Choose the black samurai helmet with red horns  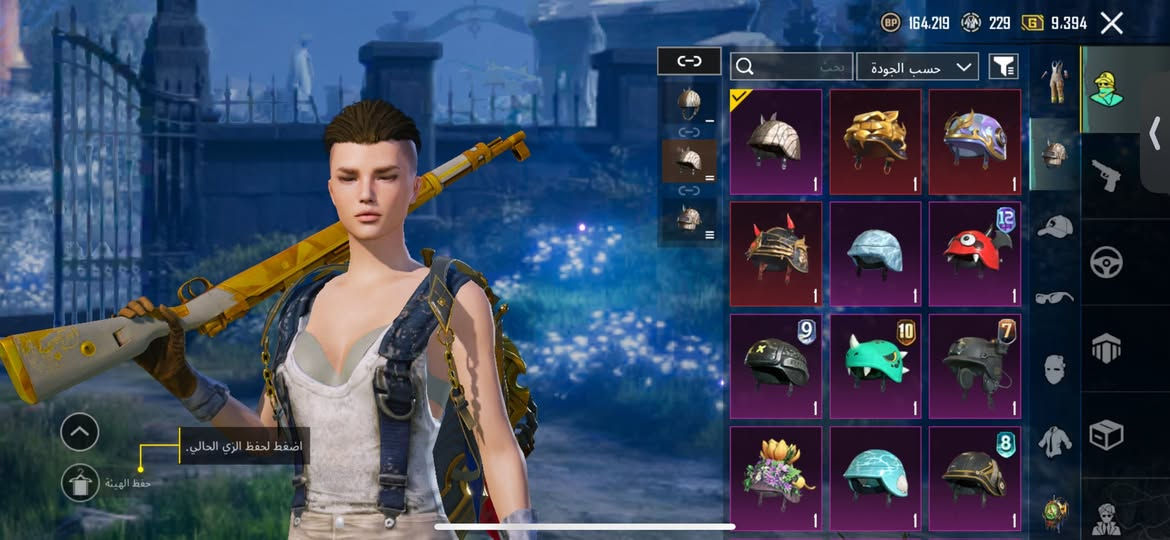pyautogui.click(x=775, y=253)
